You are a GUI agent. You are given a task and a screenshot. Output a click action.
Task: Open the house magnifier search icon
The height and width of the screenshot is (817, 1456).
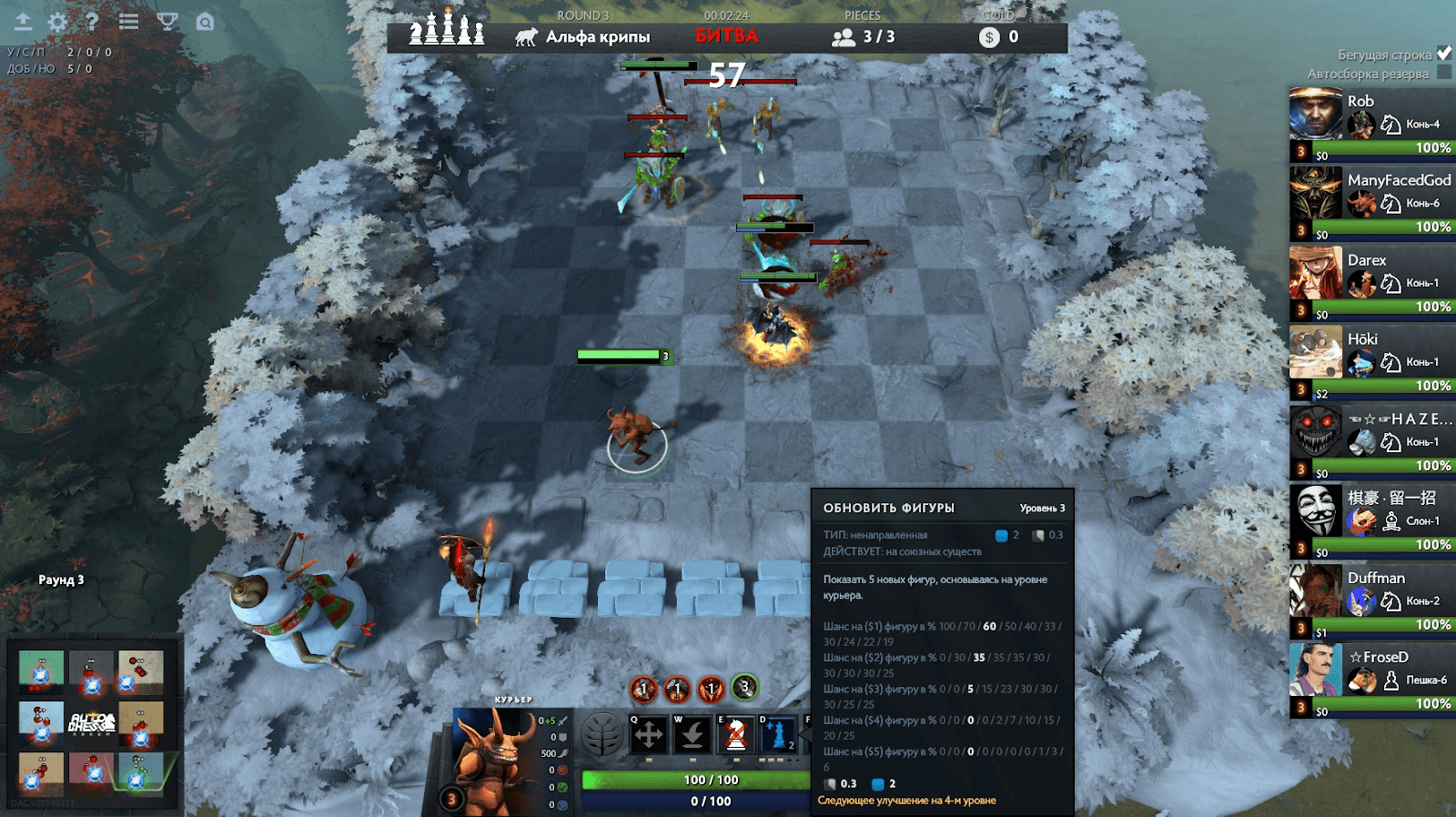(x=206, y=21)
